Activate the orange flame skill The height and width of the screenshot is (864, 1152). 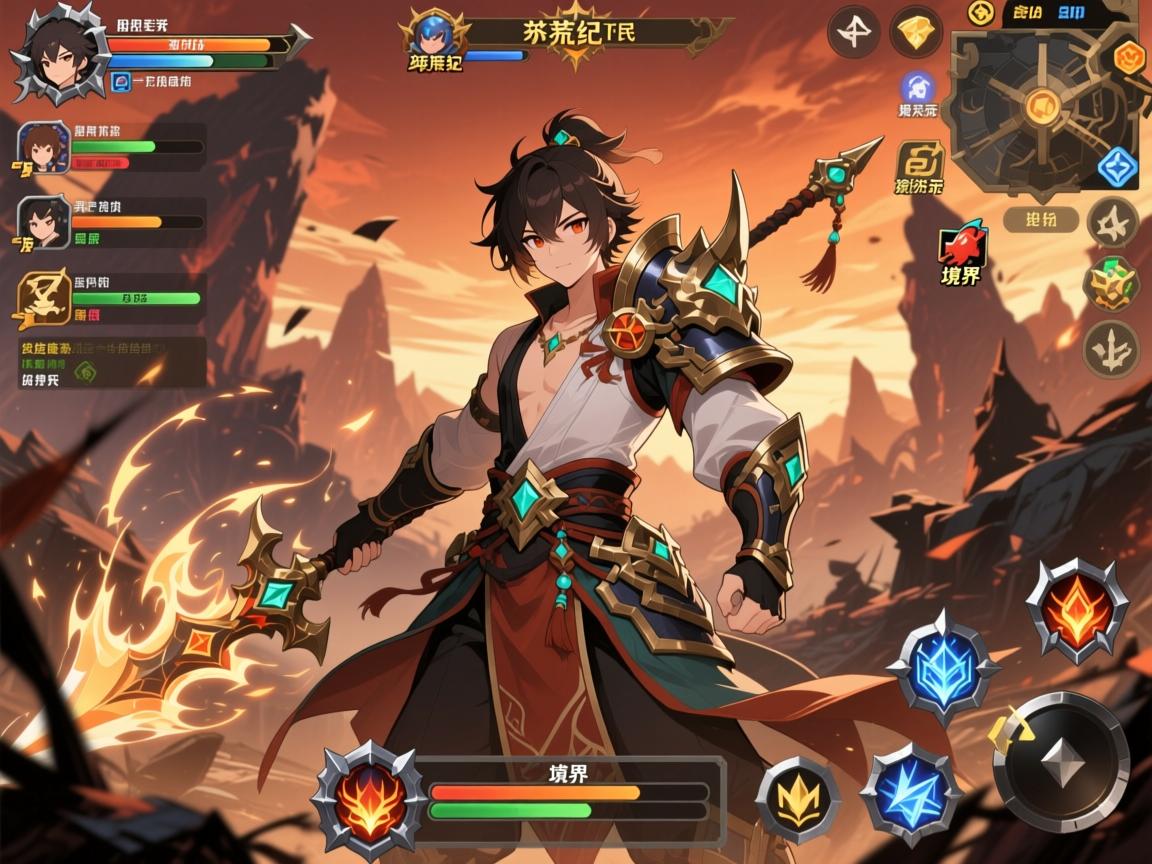click(x=1077, y=609)
